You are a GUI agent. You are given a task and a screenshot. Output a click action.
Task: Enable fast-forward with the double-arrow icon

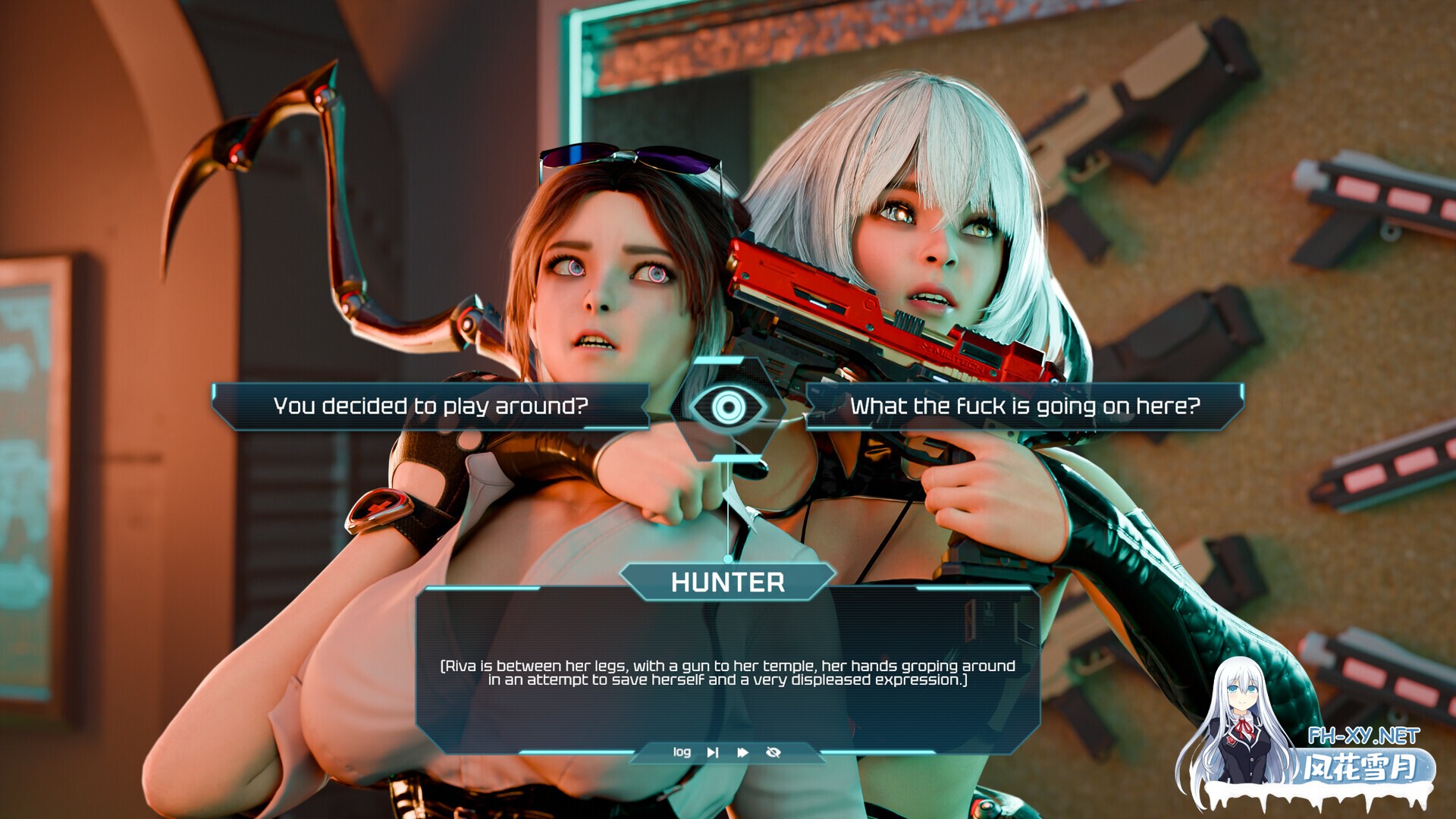(741, 752)
